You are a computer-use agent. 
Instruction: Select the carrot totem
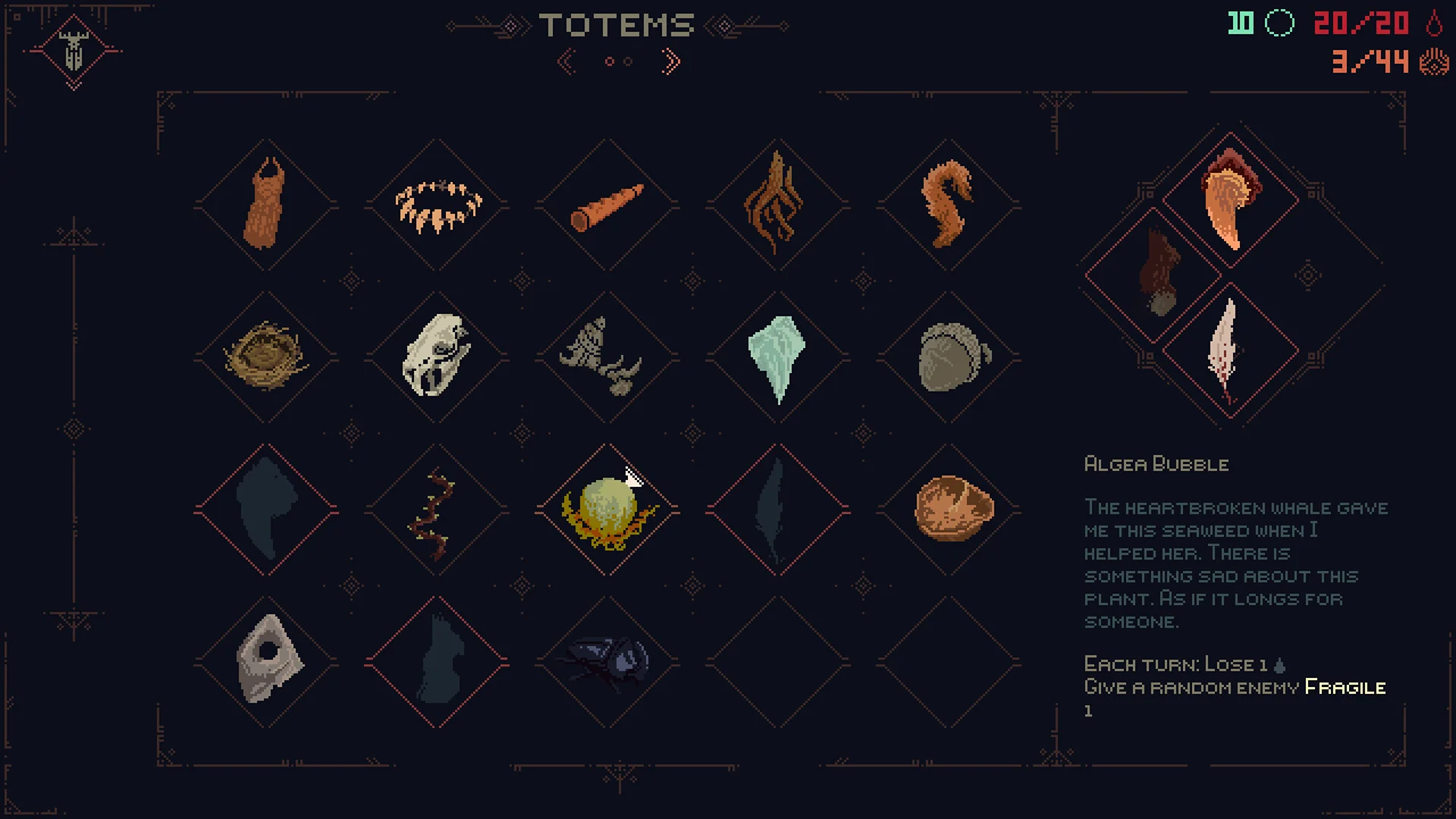pyautogui.click(x=607, y=206)
